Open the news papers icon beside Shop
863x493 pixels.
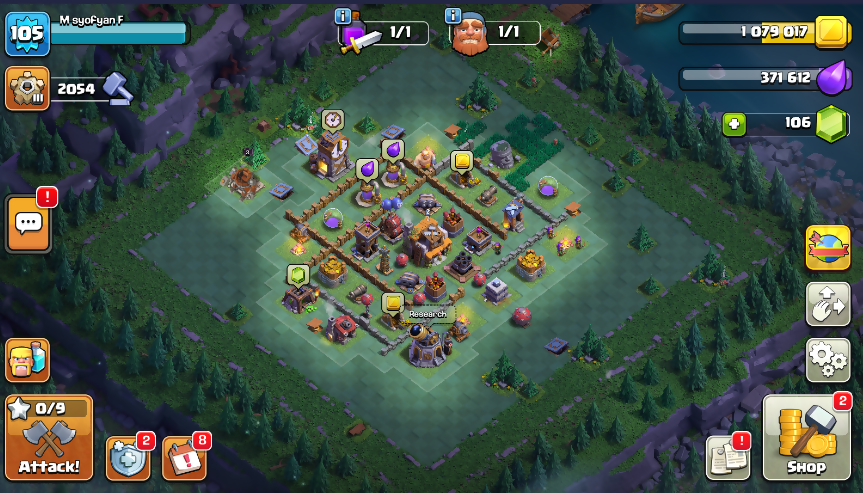[727, 457]
